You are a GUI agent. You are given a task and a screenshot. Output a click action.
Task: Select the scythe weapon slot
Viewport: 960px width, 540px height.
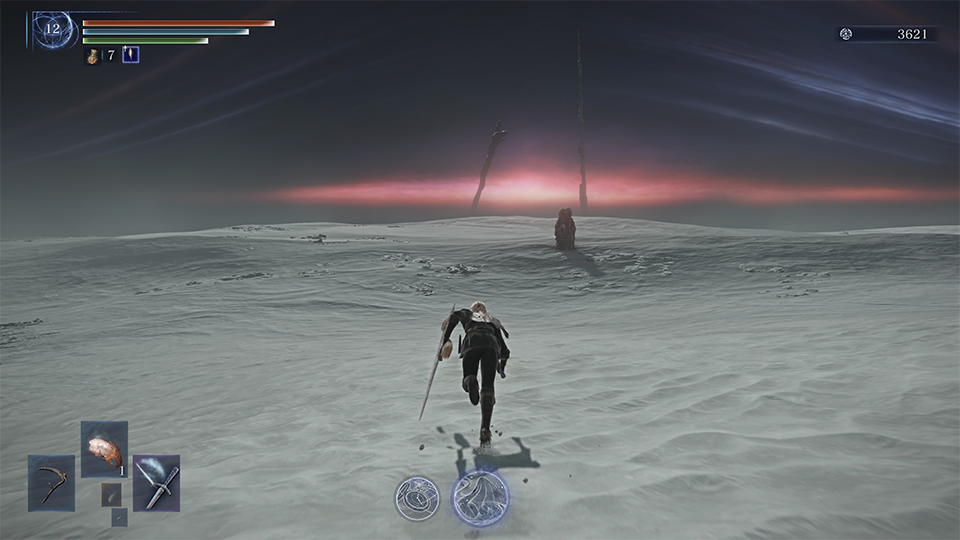[51, 483]
